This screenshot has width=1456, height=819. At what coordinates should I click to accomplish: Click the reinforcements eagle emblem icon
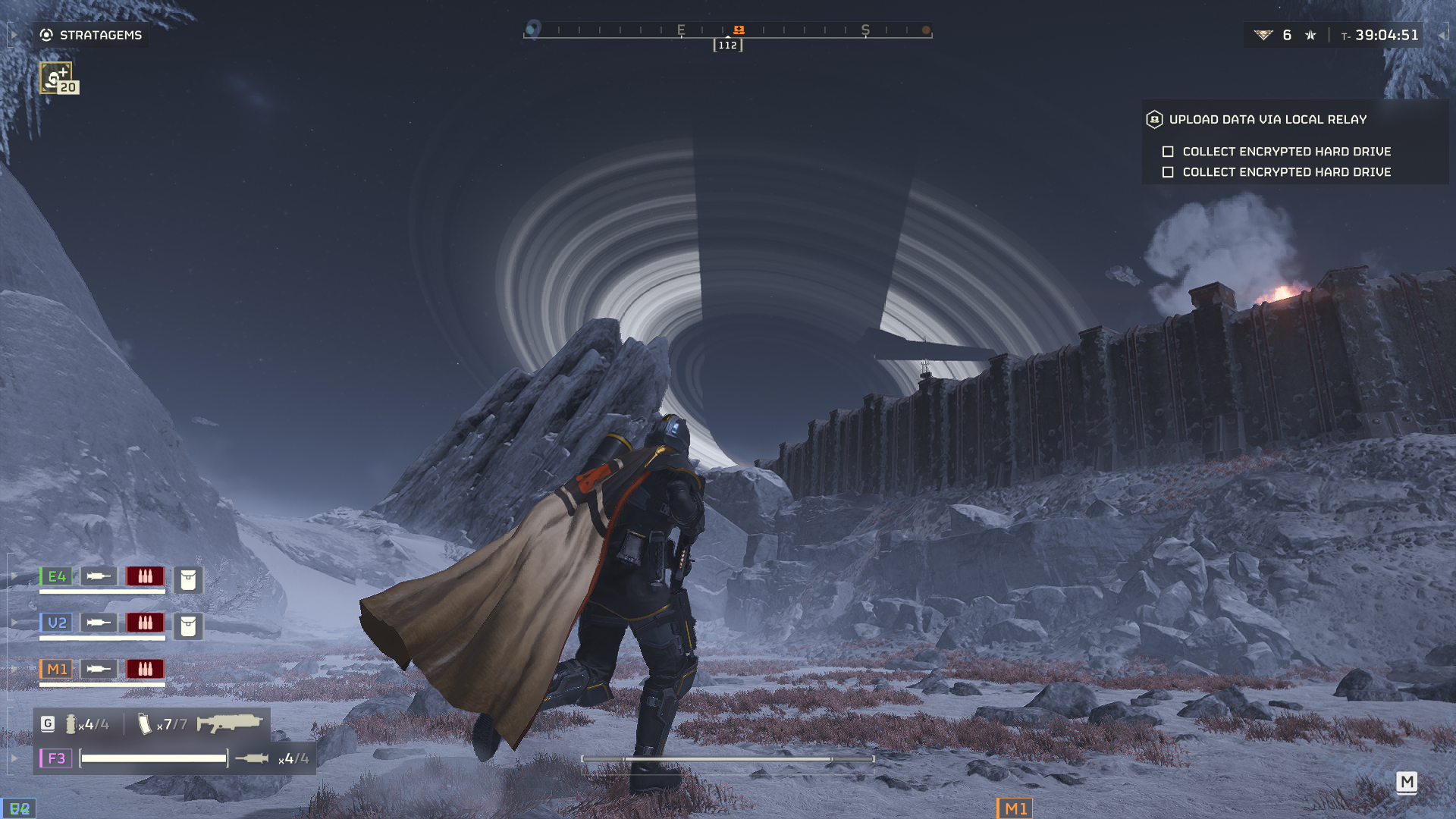point(1263,35)
